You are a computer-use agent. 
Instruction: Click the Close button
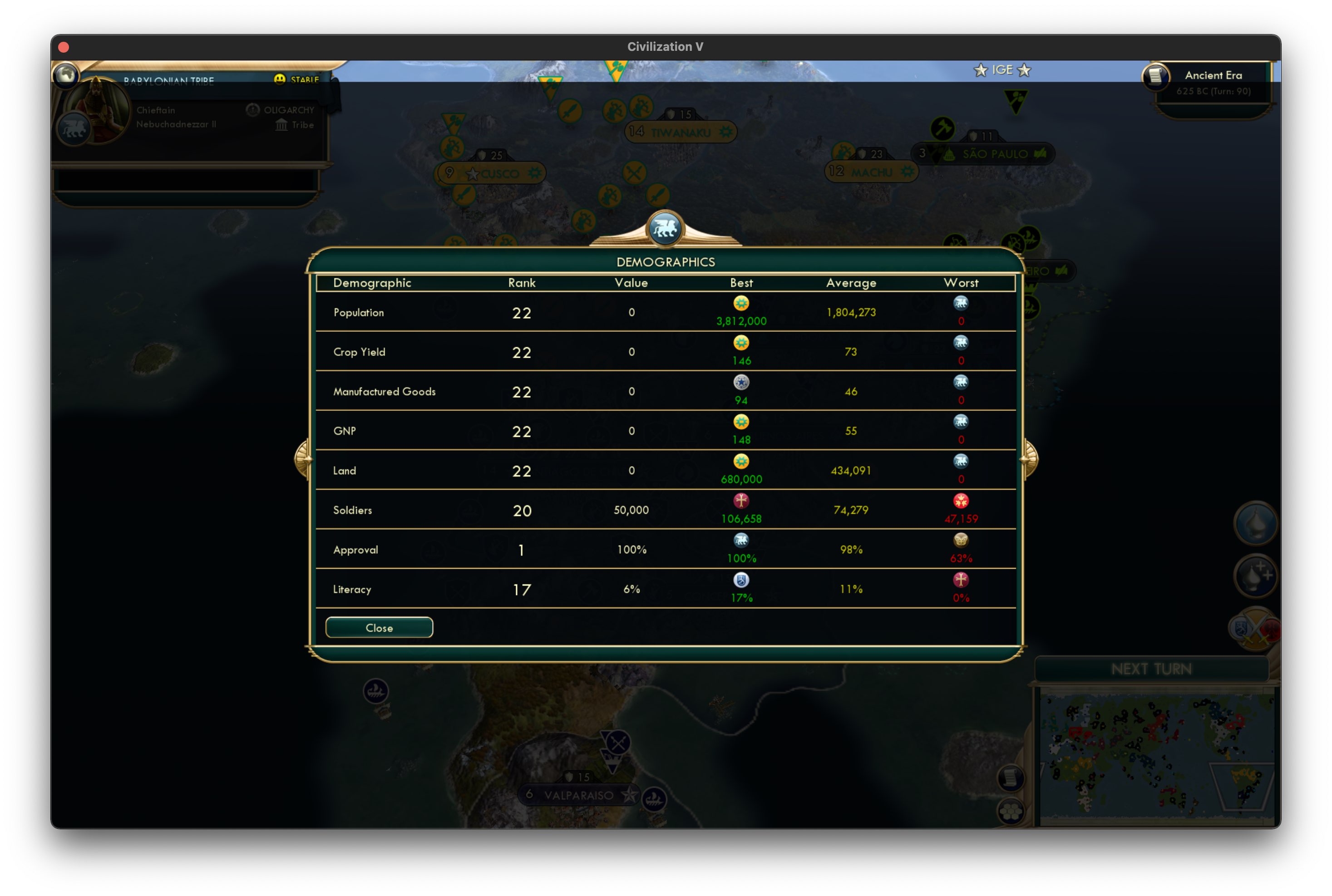click(x=379, y=627)
